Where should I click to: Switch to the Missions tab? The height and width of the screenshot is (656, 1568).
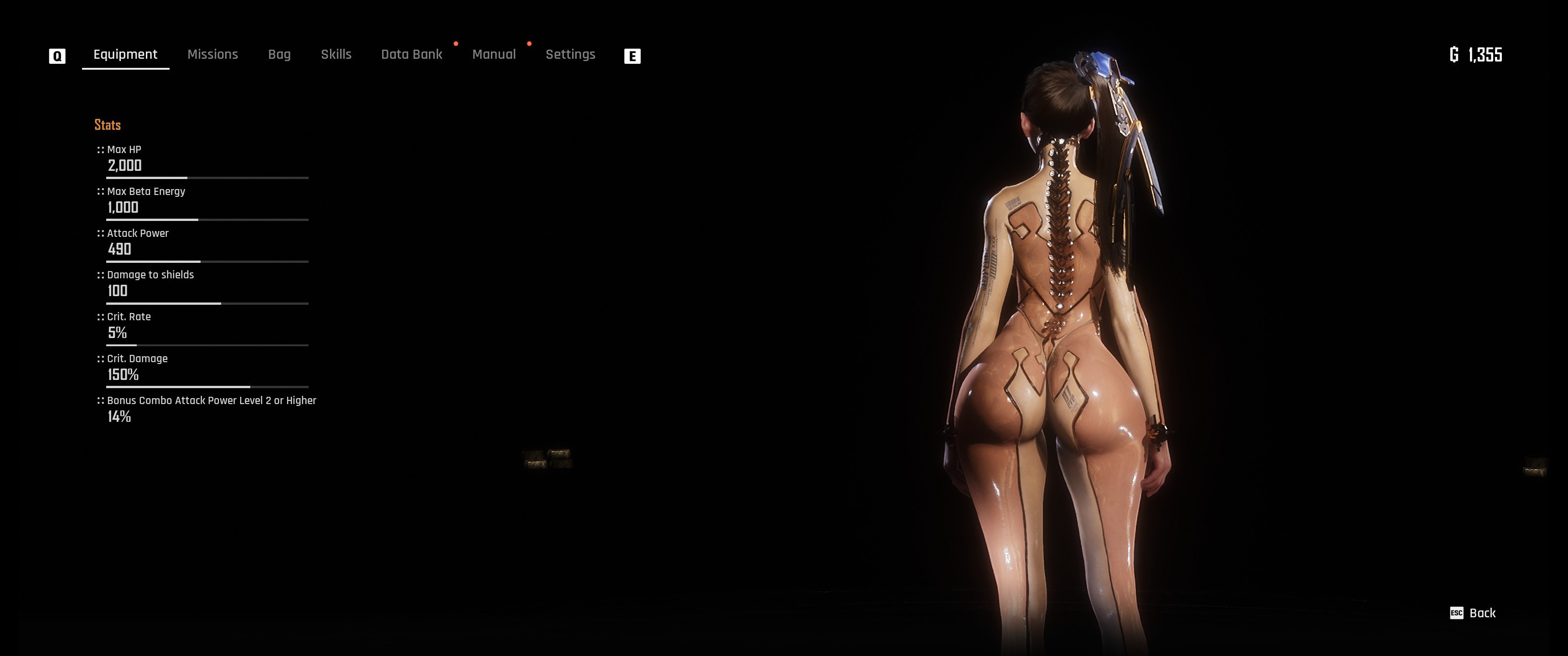[212, 55]
